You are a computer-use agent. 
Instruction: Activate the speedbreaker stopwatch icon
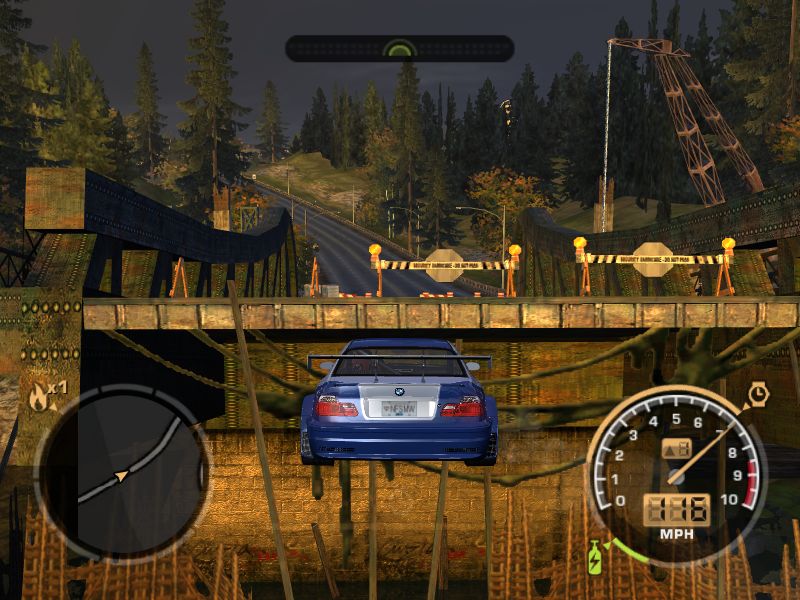(x=758, y=396)
